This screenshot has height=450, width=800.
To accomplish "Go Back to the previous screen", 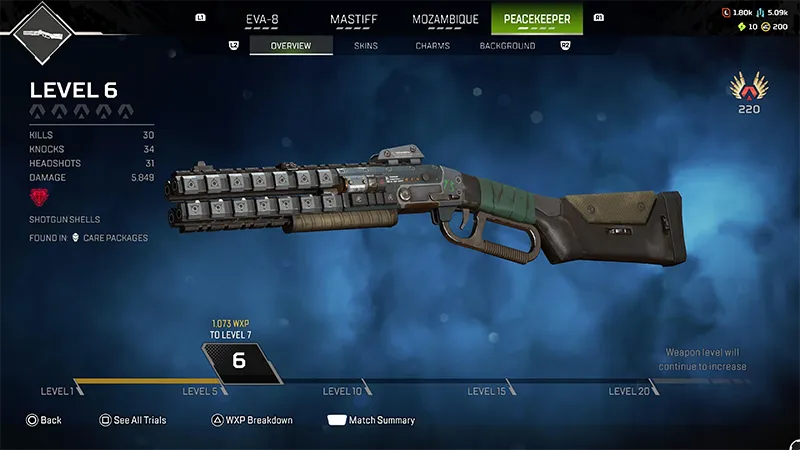I will click(x=44, y=420).
